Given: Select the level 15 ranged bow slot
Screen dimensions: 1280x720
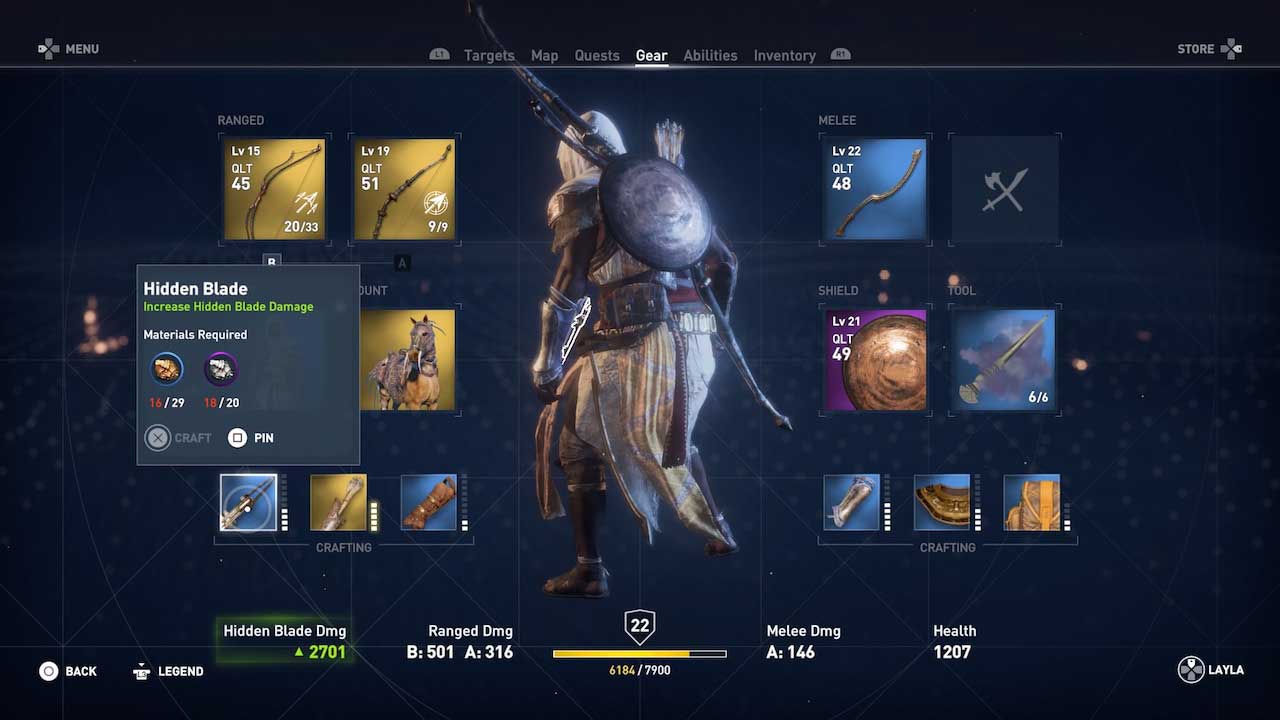Looking at the screenshot, I should [274, 190].
